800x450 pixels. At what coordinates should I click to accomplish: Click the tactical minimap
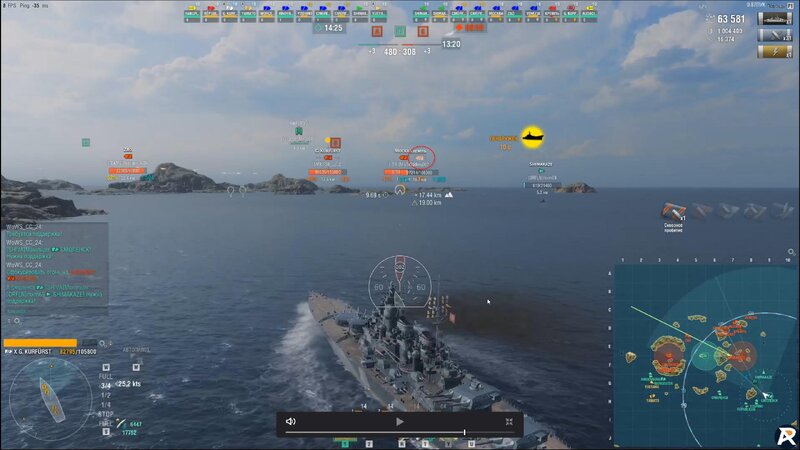click(705, 355)
